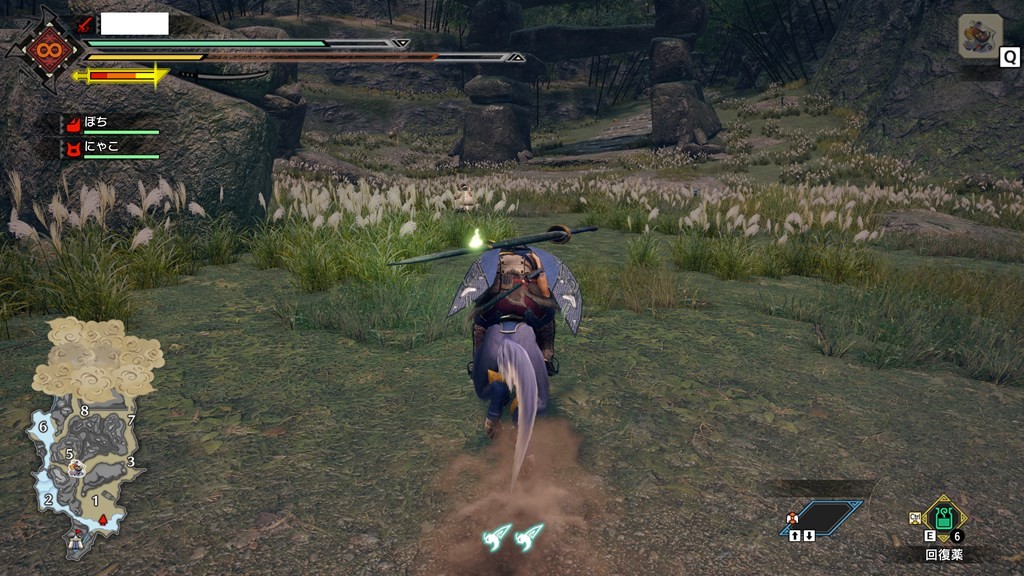Click the infinity quest timer emblem

46,50
